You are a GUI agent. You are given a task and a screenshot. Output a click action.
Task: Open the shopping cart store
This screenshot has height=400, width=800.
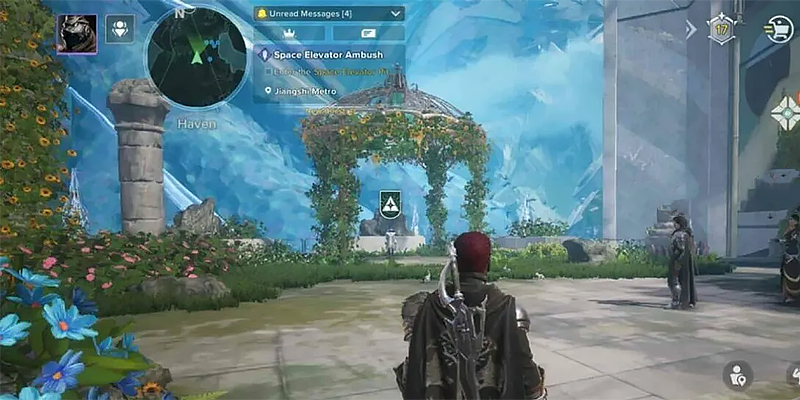(x=778, y=29)
